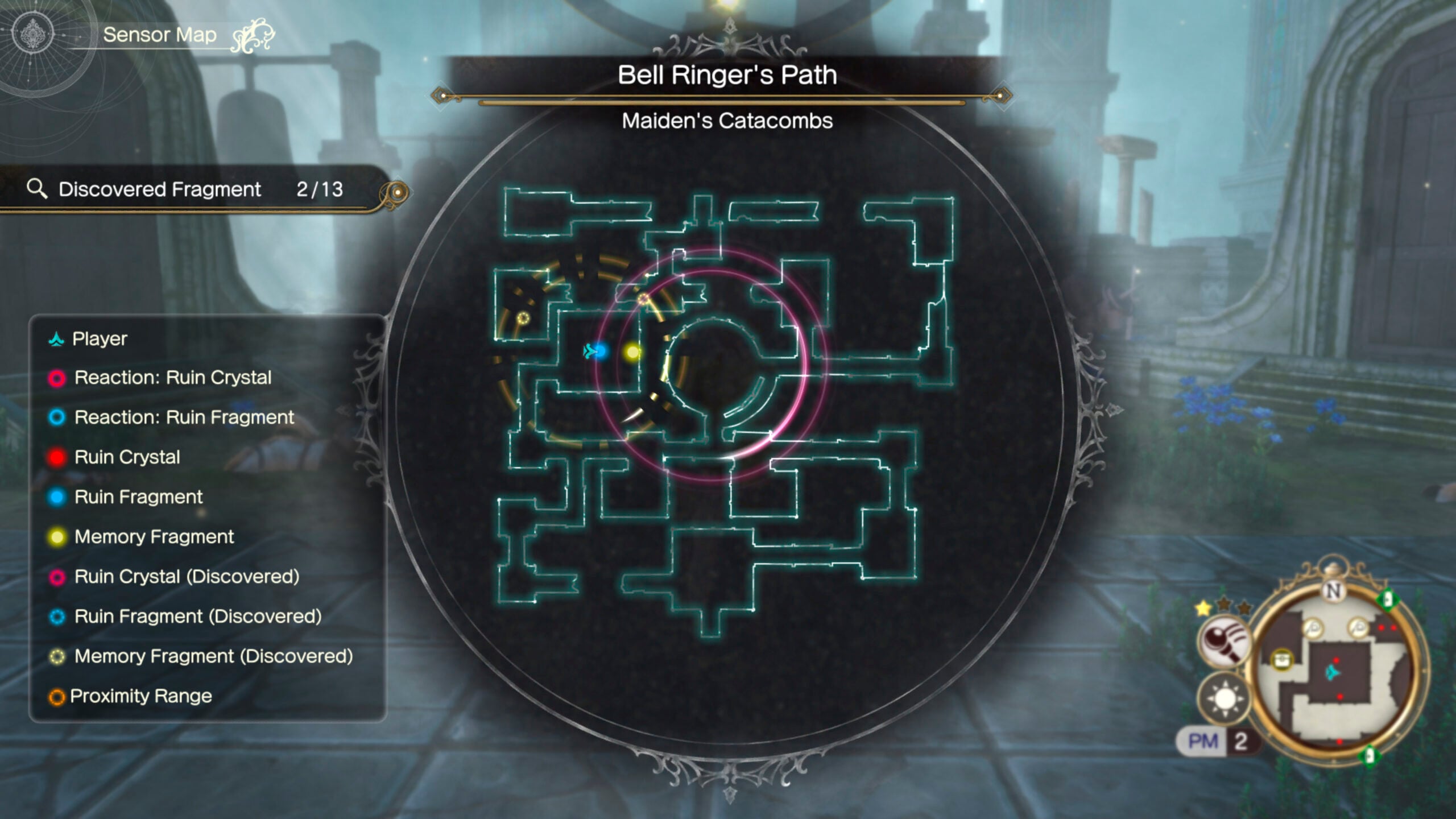Activate the magnifying glass sensor icon
Screen dimensions: 1456x819
point(1225,641)
